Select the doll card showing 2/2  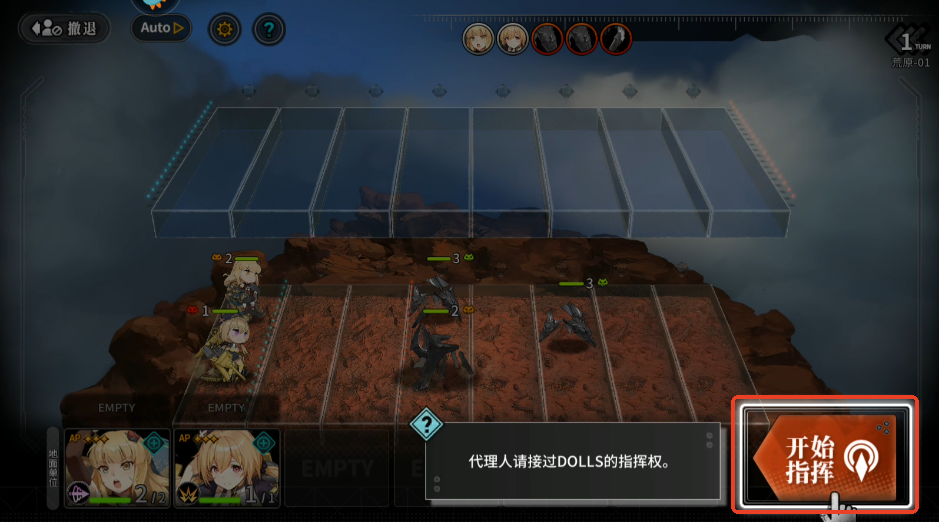point(116,468)
